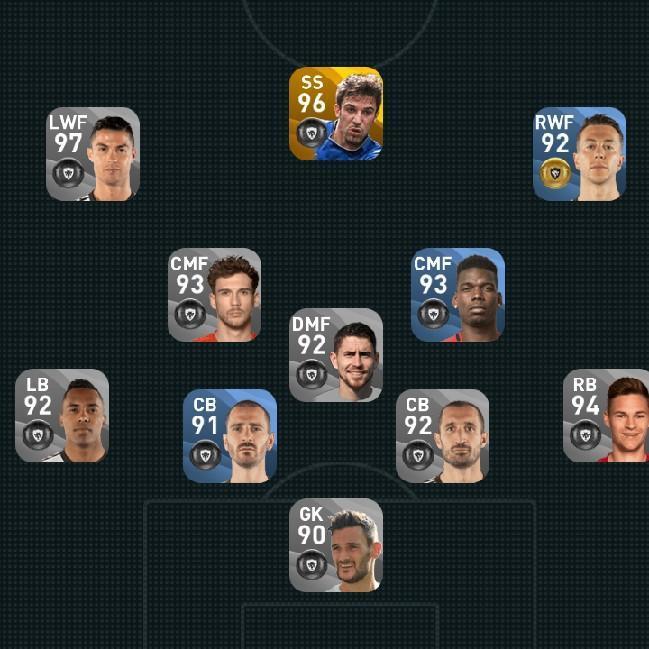649x649 pixels.
Task: Select the DMF 92 player card
Action: pyautogui.click(x=336, y=355)
